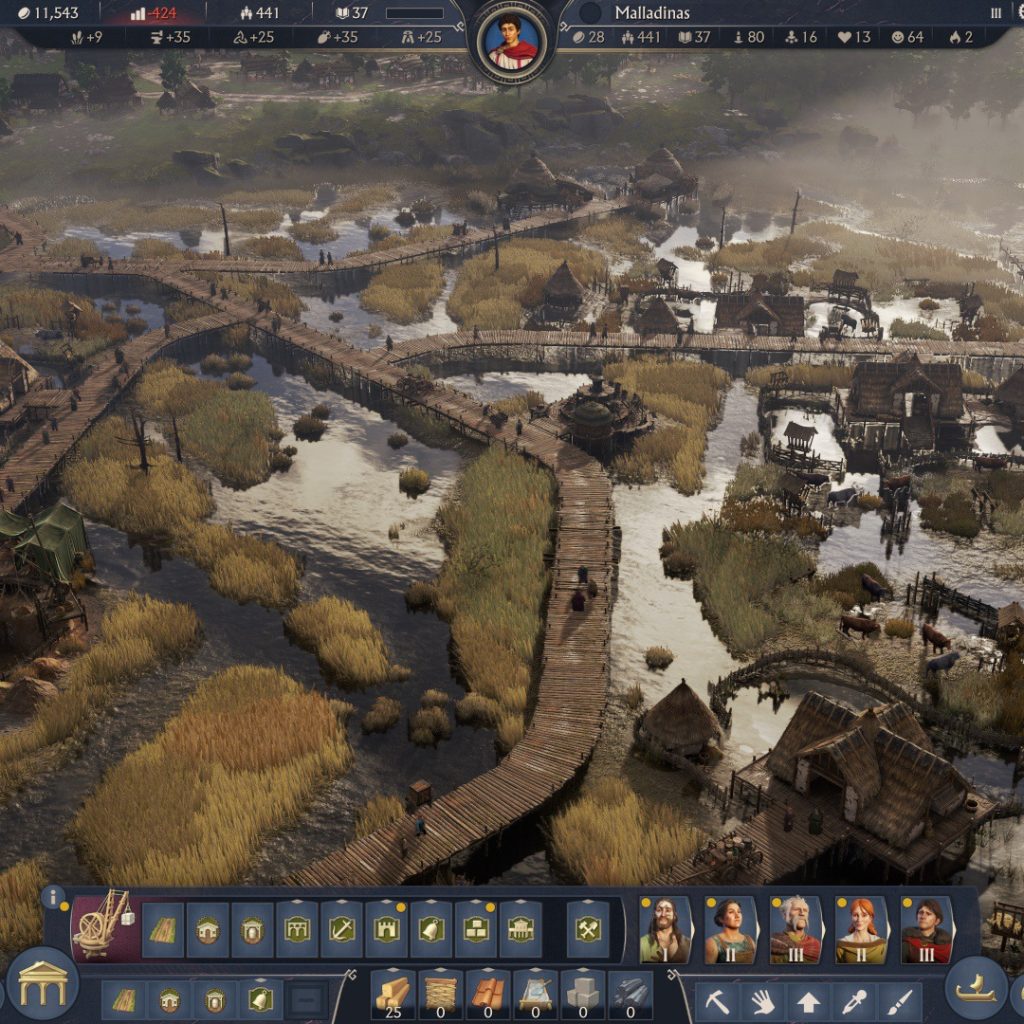Choose the paintbrush tool
This screenshot has height=1024, width=1024.
tap(900, 1001)
